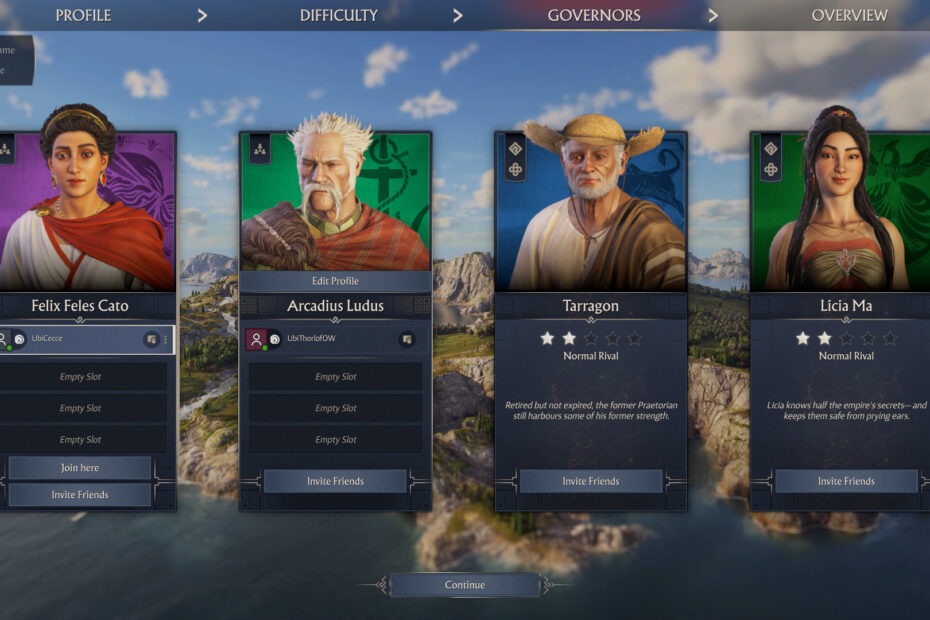
Task: Click Join here on Felix Feles Cato
Action: [x=80, y=468]
